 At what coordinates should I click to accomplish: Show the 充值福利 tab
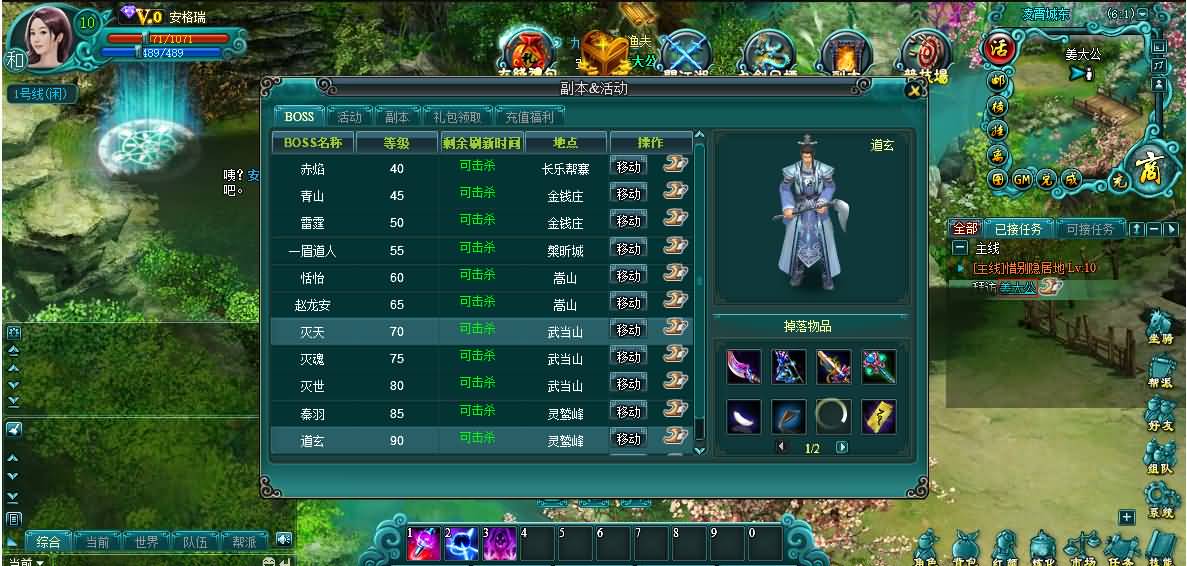point(529,117)
